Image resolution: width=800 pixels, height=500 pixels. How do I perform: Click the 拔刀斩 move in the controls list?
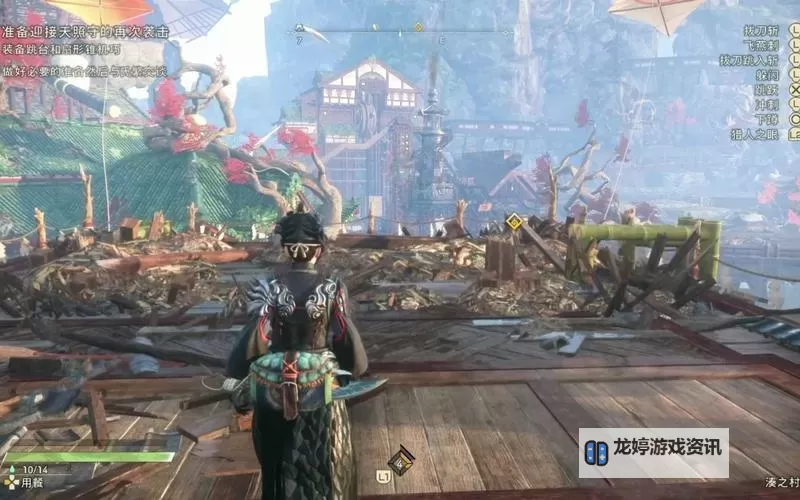point(763,32)
